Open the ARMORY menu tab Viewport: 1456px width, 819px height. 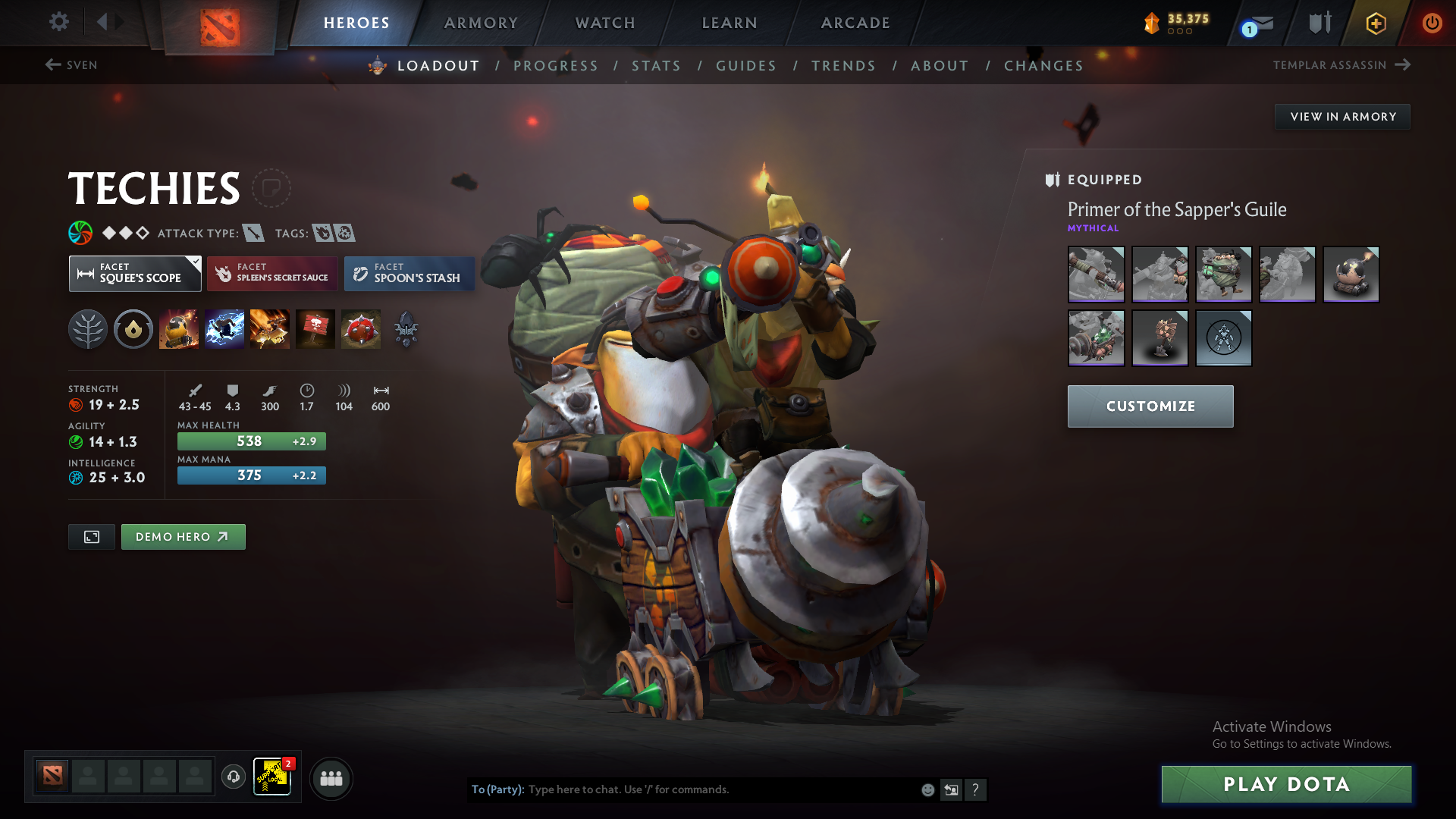(x=481, y=23)
